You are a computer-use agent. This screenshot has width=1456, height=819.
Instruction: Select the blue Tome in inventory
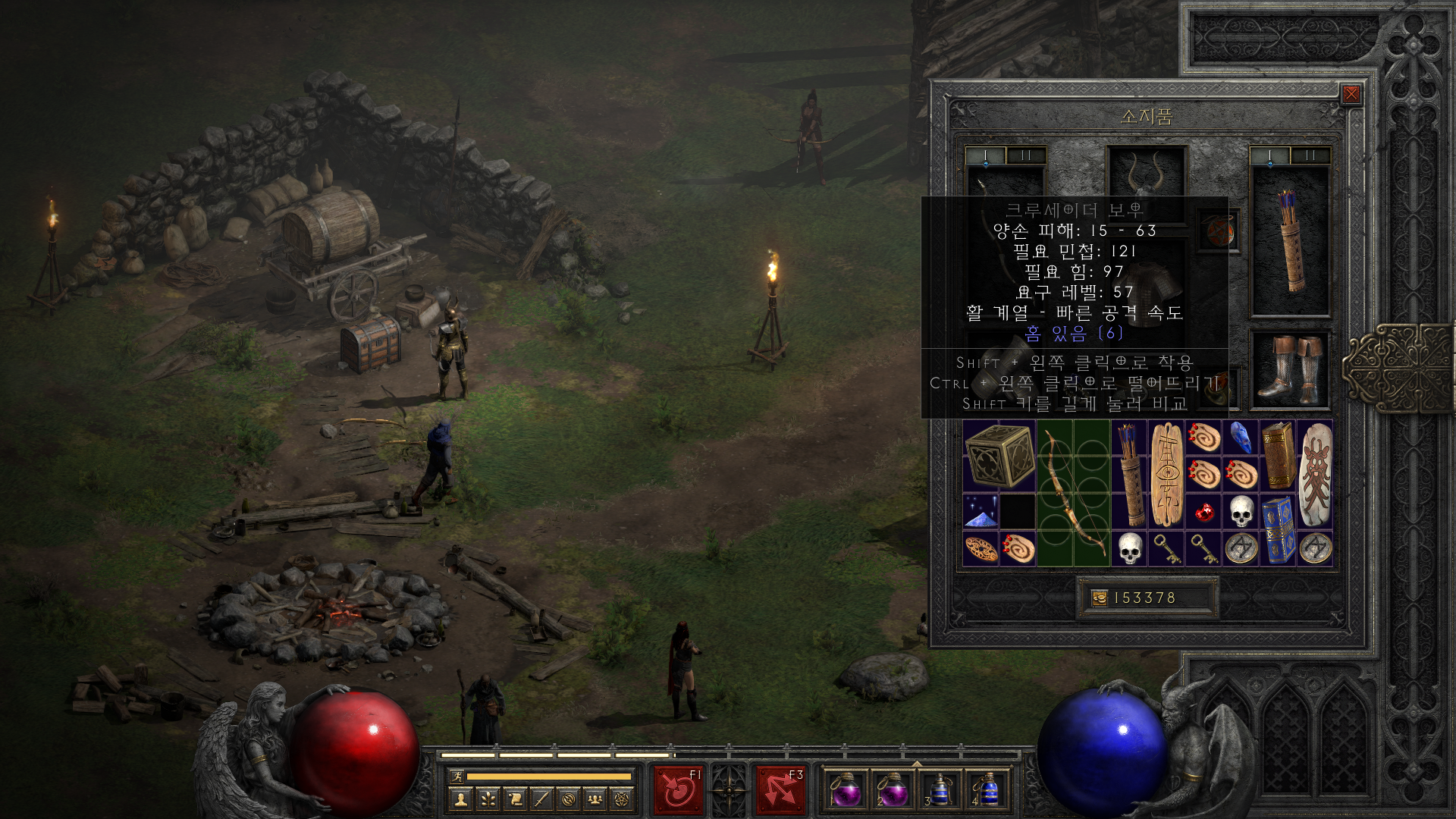coord(1278,530)
